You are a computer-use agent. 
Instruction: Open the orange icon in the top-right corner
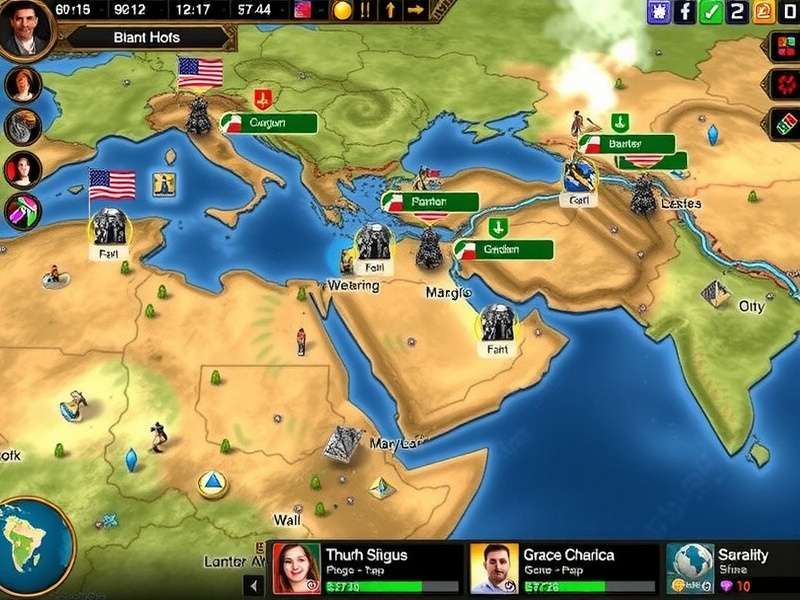(x=764, y=12)
